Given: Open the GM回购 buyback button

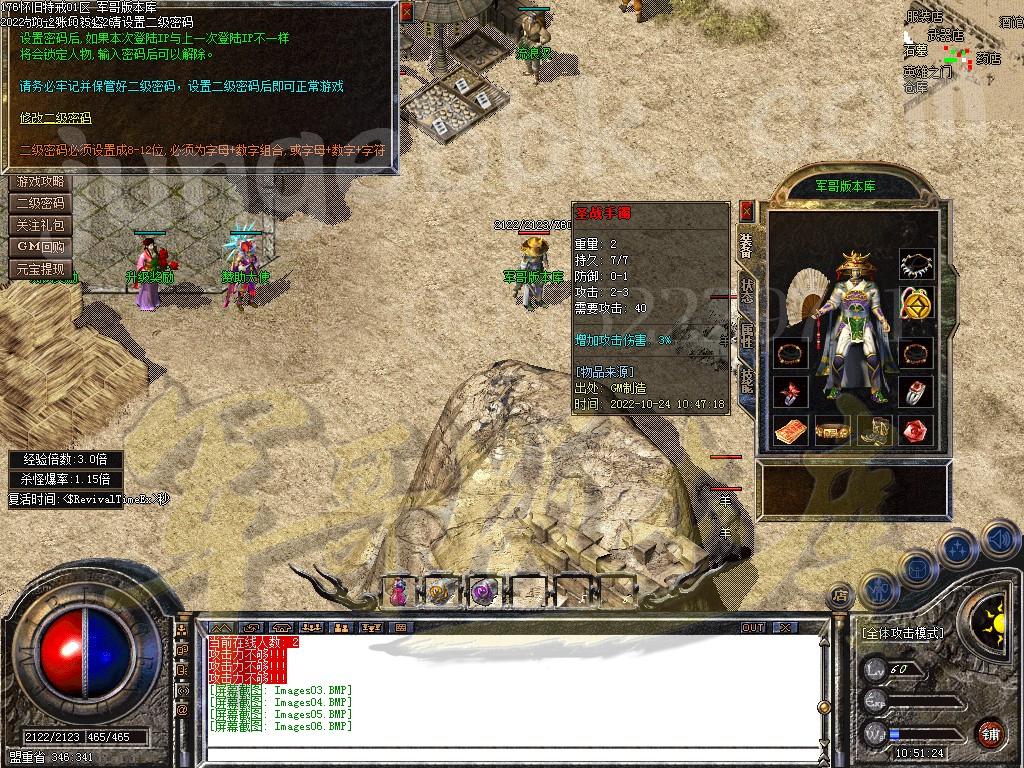Looking at the screenshot, I should 41,247.
